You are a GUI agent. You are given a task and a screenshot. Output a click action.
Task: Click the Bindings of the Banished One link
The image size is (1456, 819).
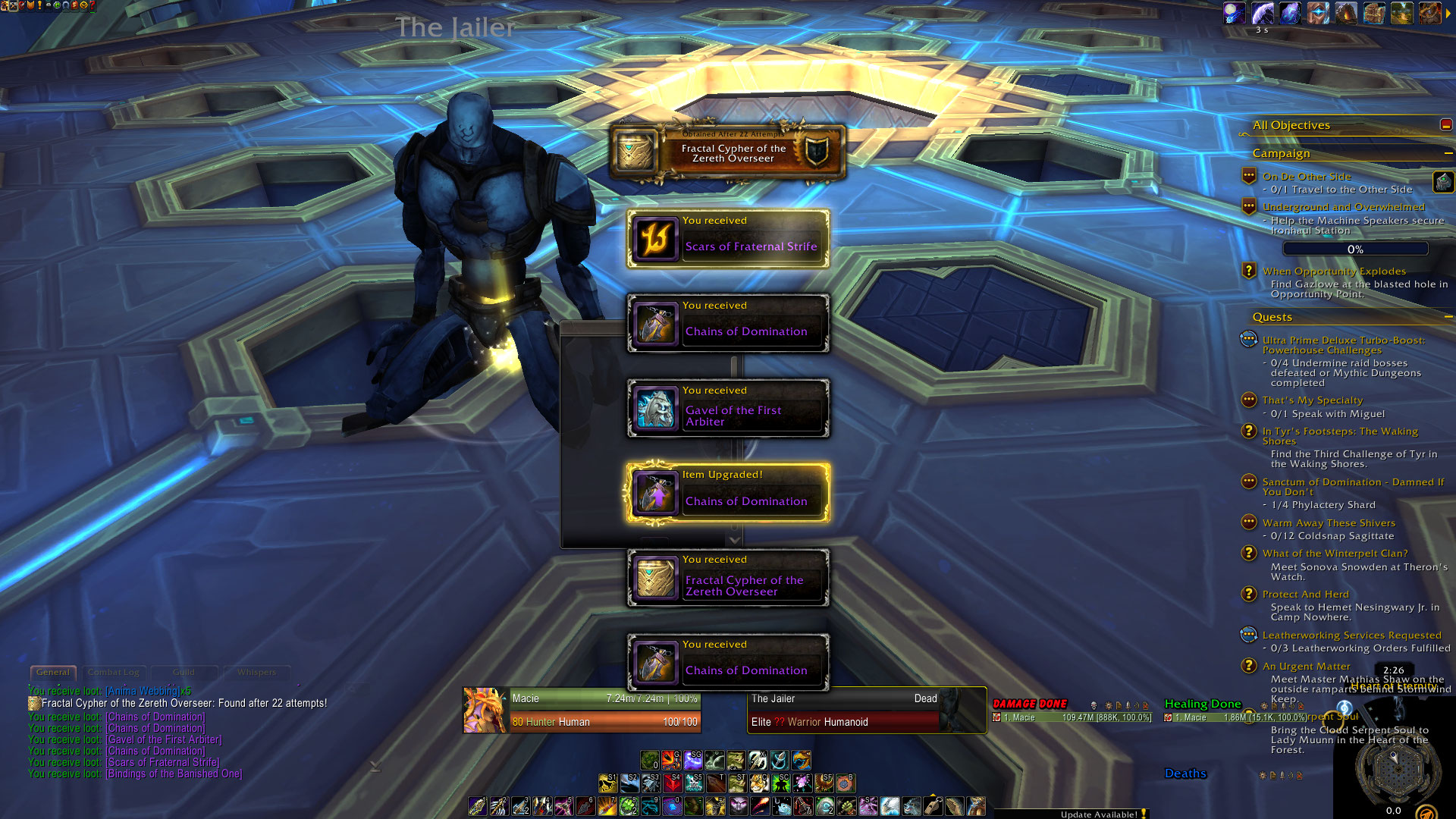(x=174, y=774)
